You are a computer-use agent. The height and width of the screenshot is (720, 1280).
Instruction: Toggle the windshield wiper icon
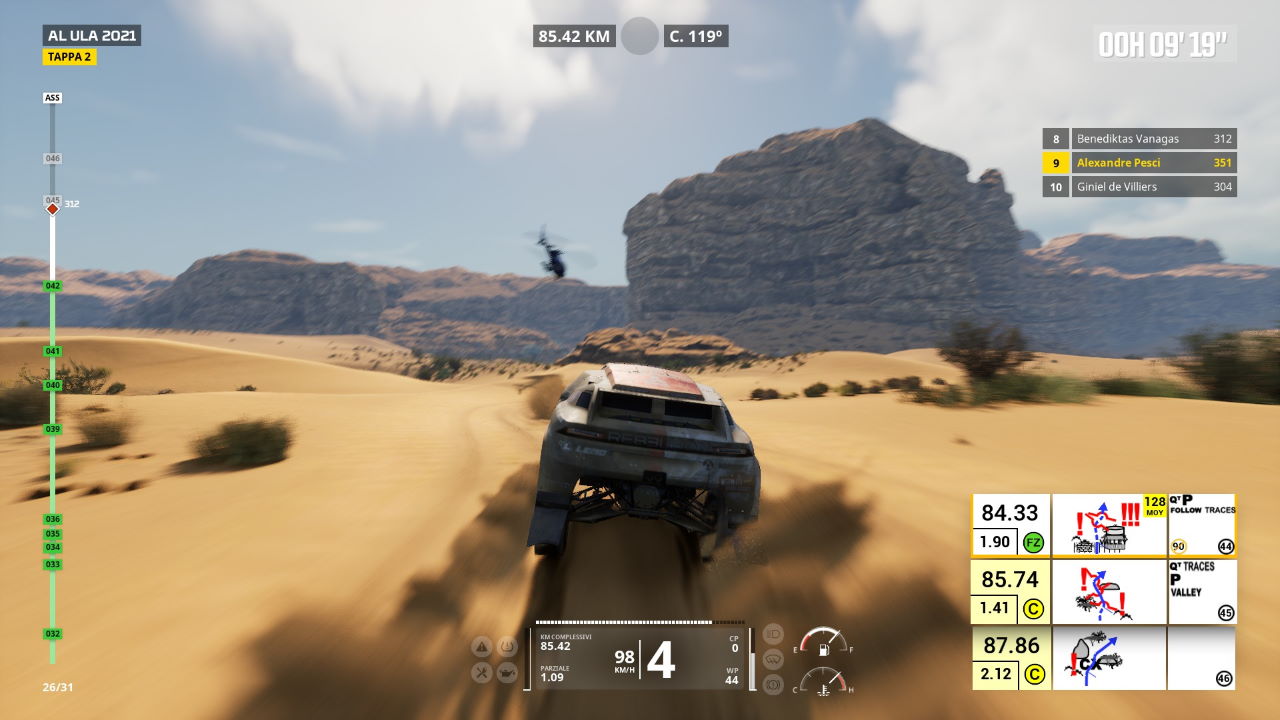click(x=772, y=659)
